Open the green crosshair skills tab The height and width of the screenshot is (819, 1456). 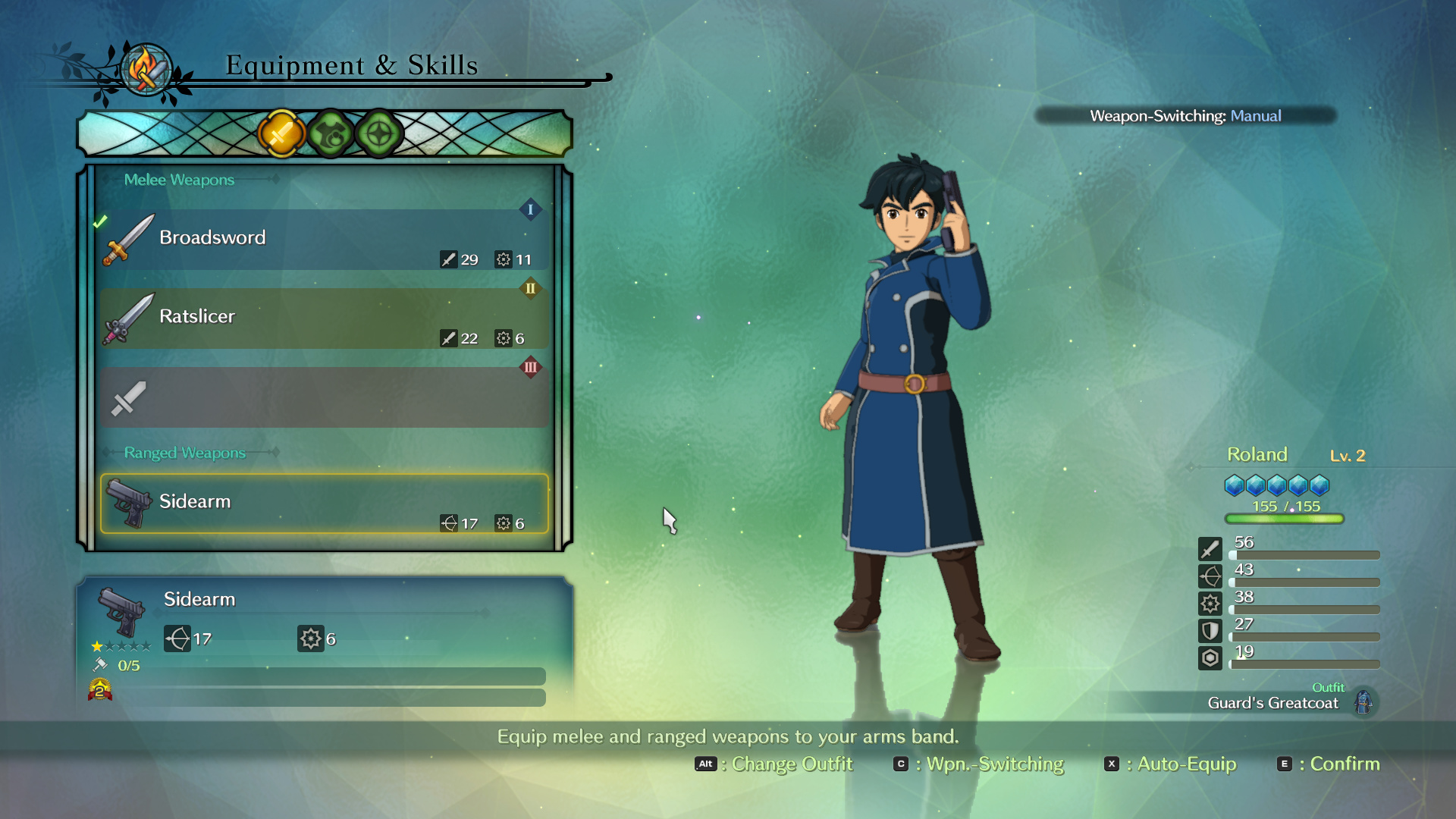(x=379, y=134)
